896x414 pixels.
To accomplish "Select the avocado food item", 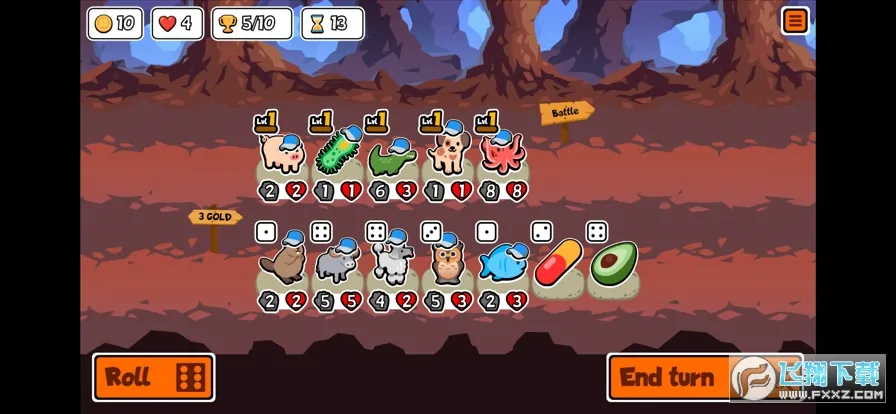I will click(x=612, y=264).
